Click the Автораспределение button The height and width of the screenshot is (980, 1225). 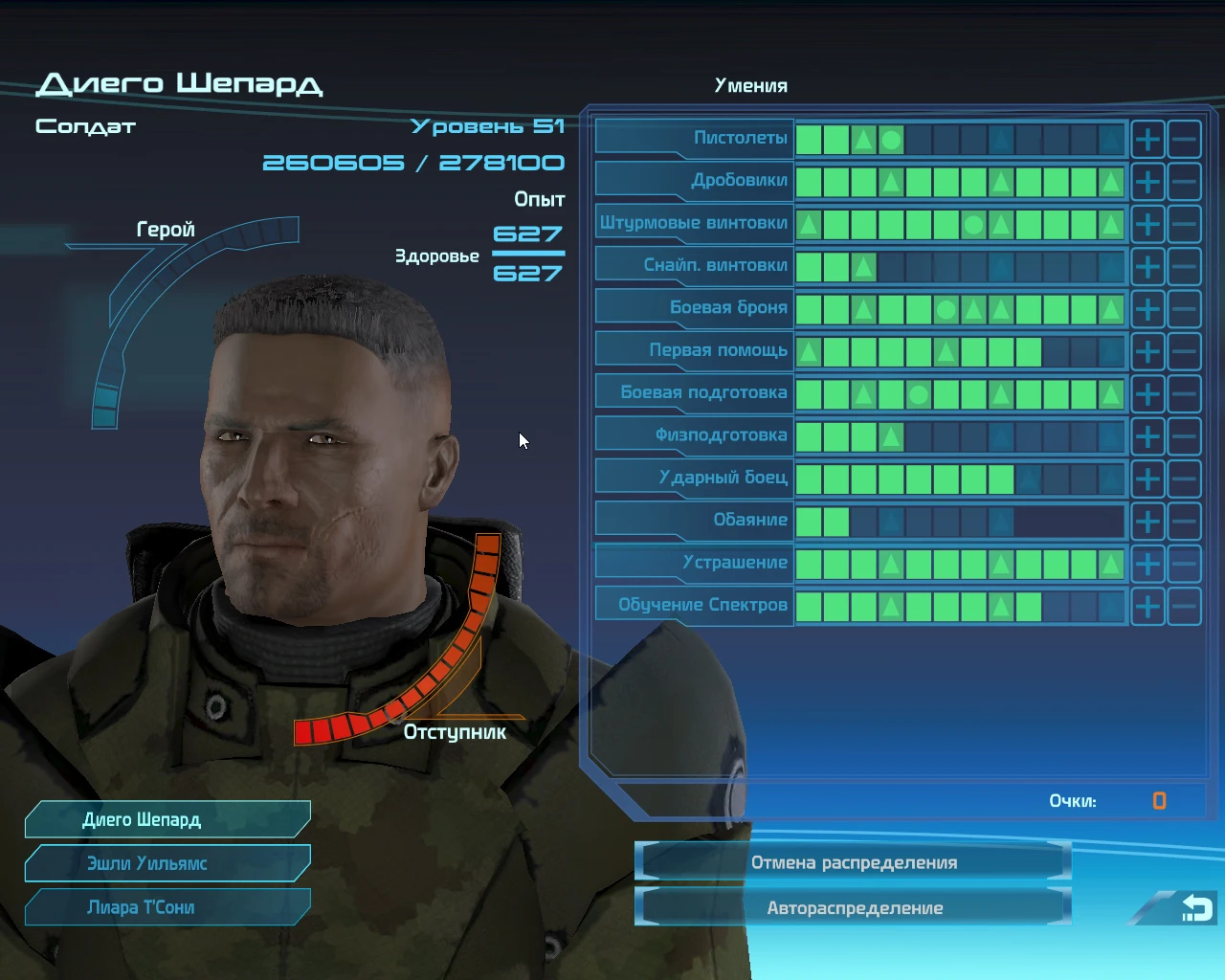[853, 907]
